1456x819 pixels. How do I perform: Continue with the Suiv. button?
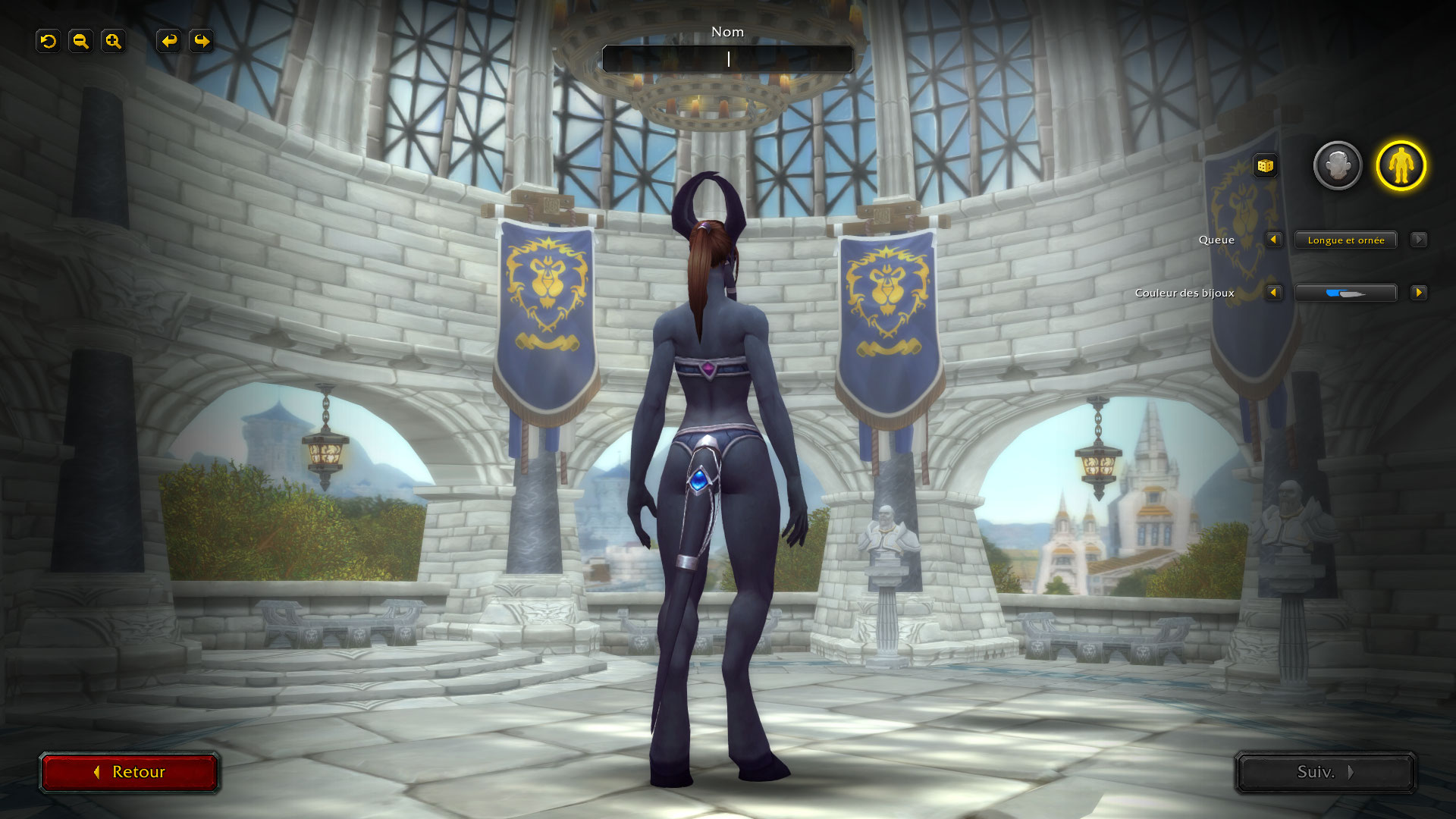(x=1325, y=772)
